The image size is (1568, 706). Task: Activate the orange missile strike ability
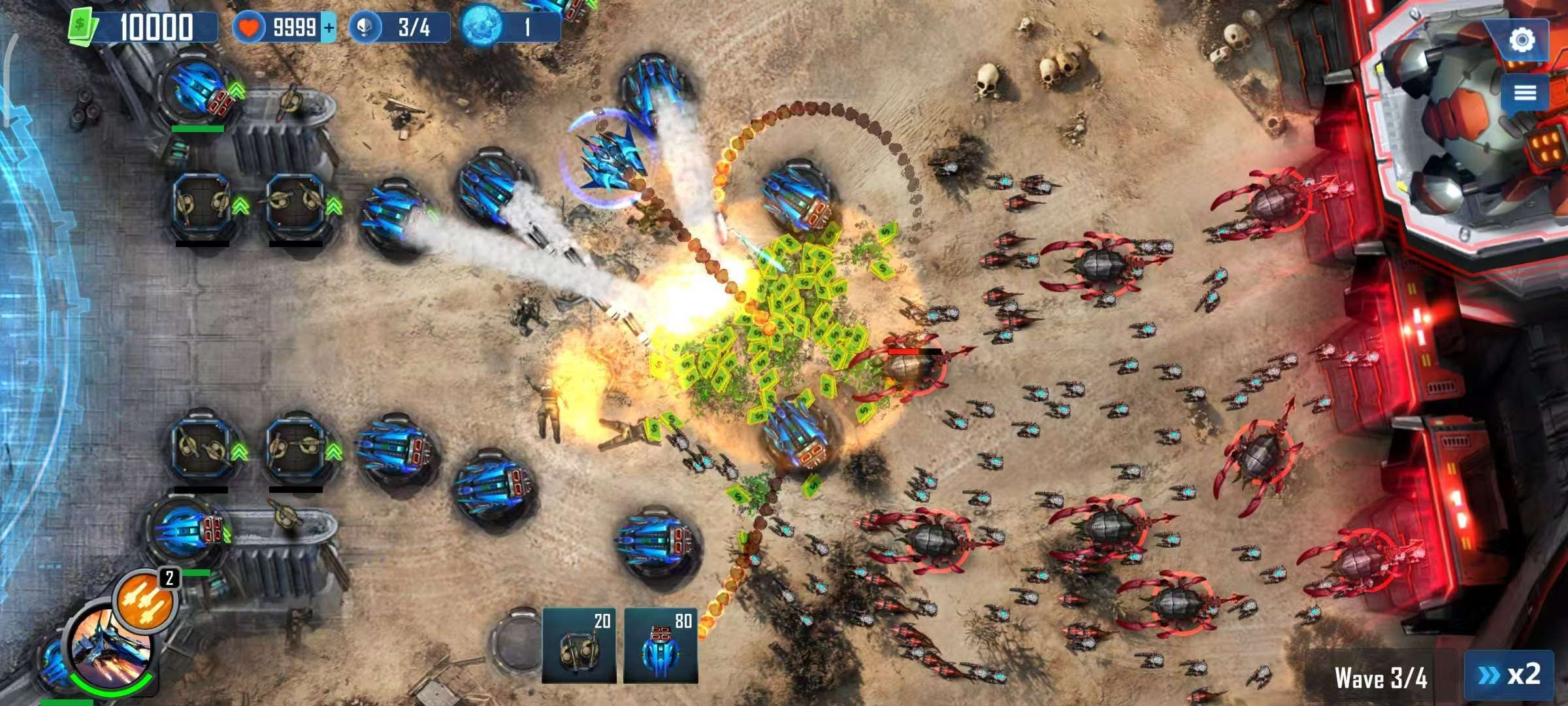point(145,601)
